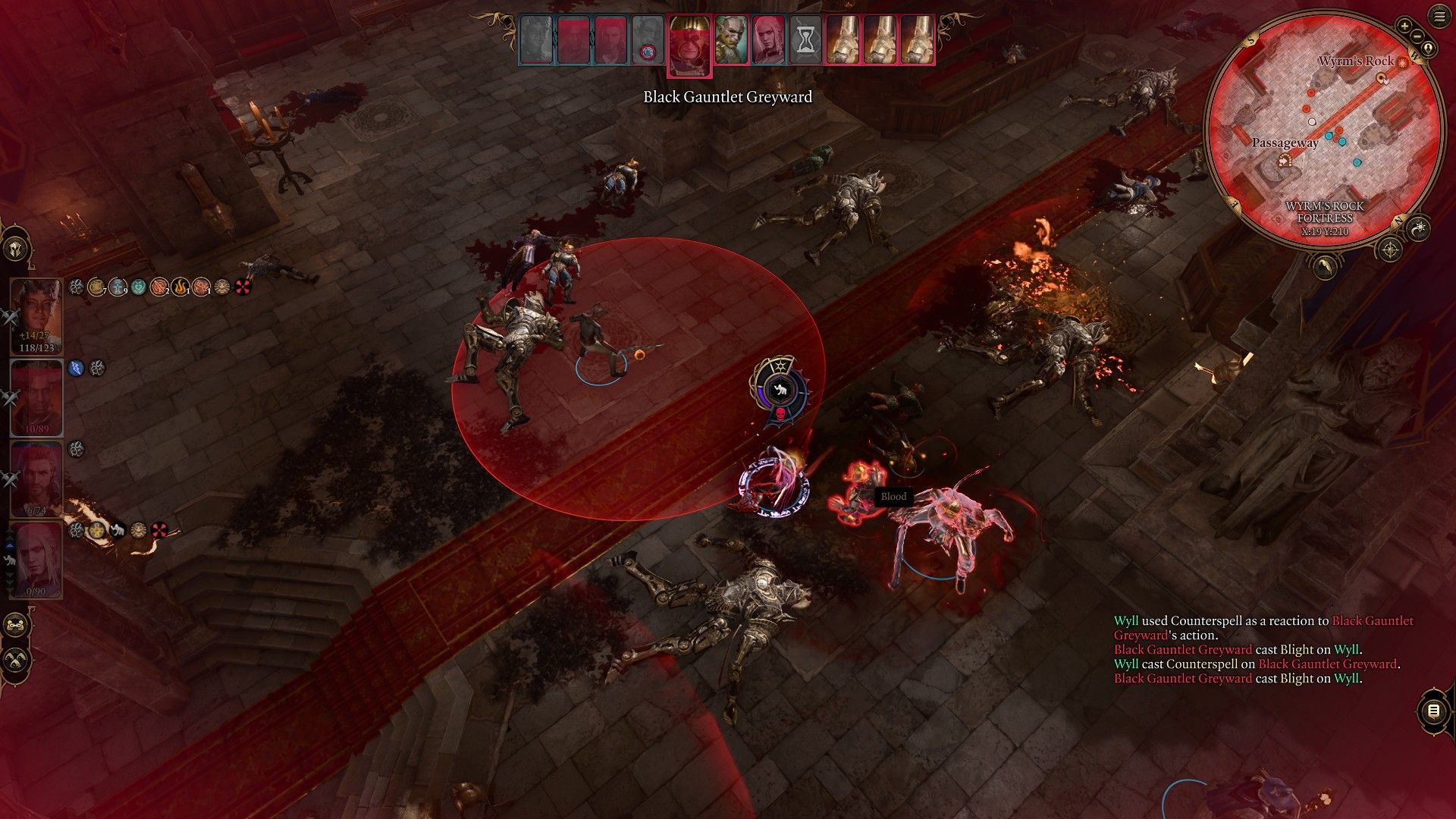1456x819 pixels.
Task: Click the horn button under the minimap
Action: 1325,266
